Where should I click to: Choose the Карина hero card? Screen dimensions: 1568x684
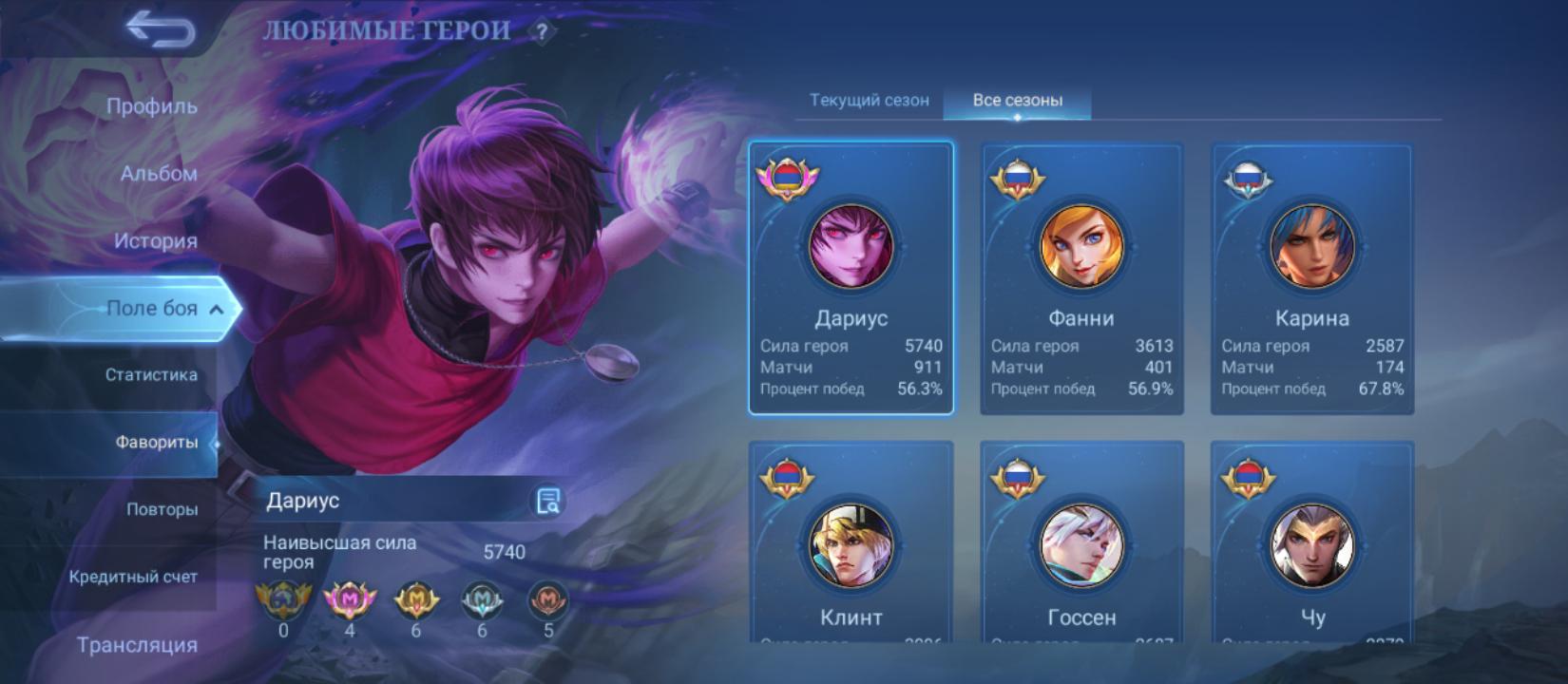pyautogui.click(x=1311, y=278)
